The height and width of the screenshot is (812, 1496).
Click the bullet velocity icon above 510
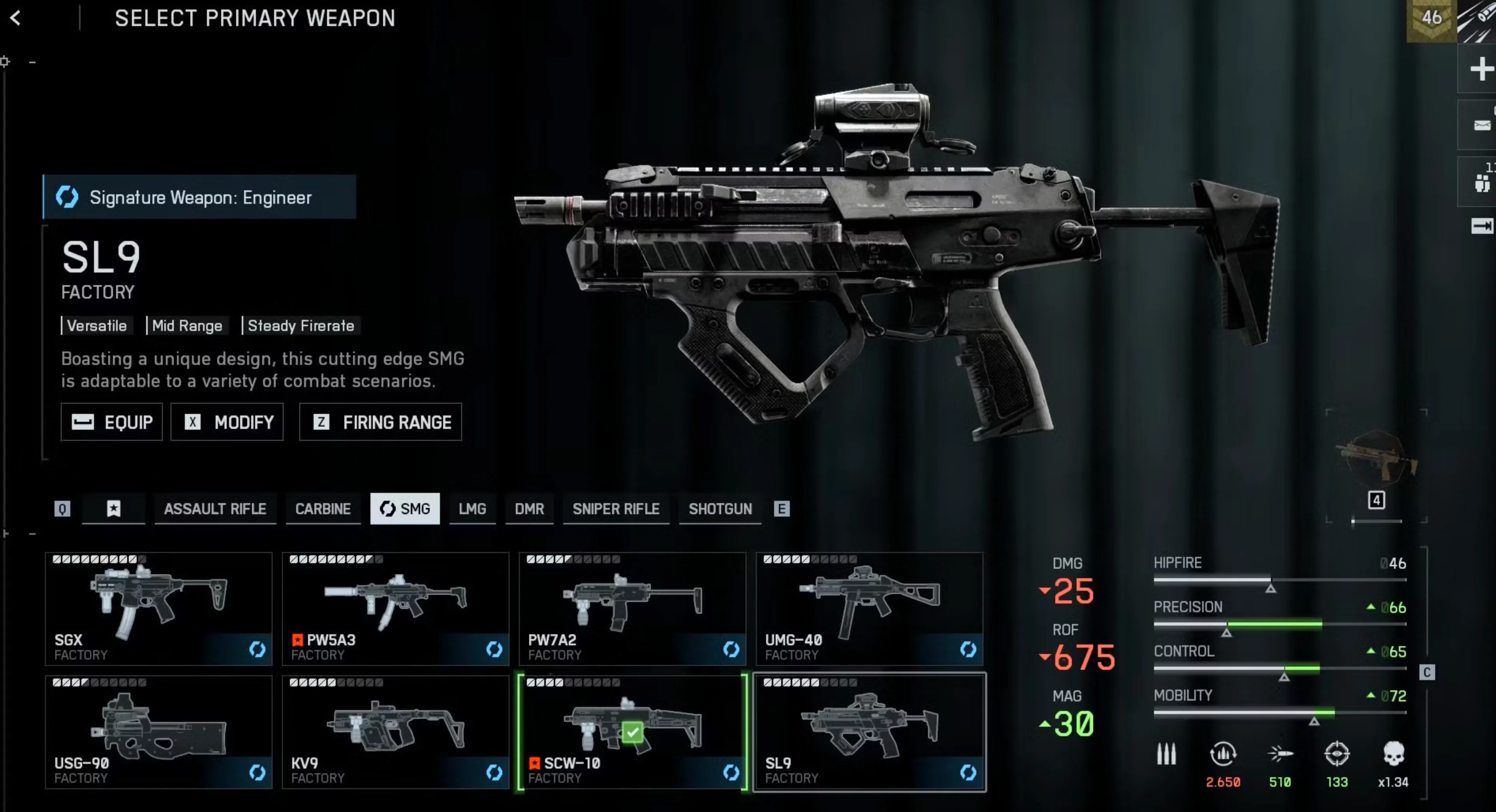pos(1280,754)
